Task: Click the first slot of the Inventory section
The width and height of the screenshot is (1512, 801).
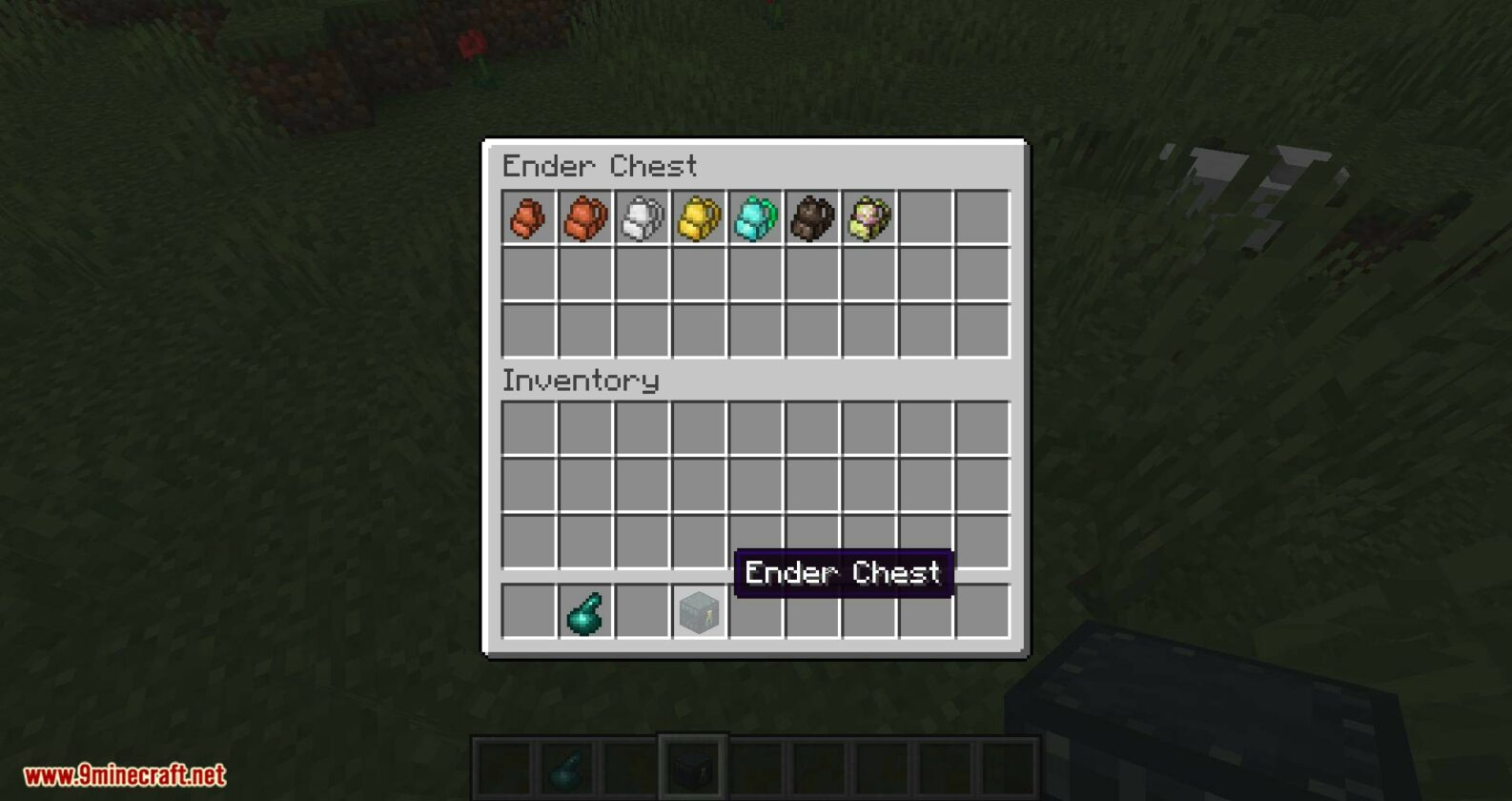Action: pyautogui.click(x=528, y=429)
